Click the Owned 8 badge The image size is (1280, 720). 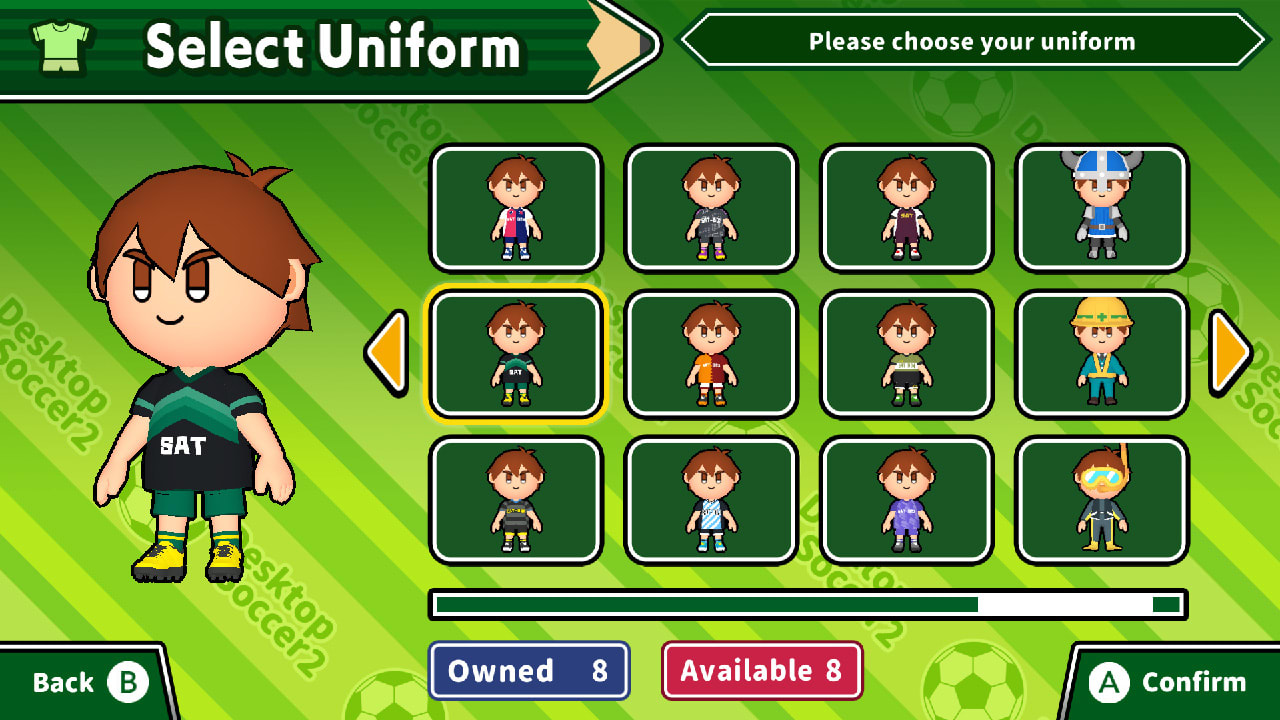click(529, 671)
